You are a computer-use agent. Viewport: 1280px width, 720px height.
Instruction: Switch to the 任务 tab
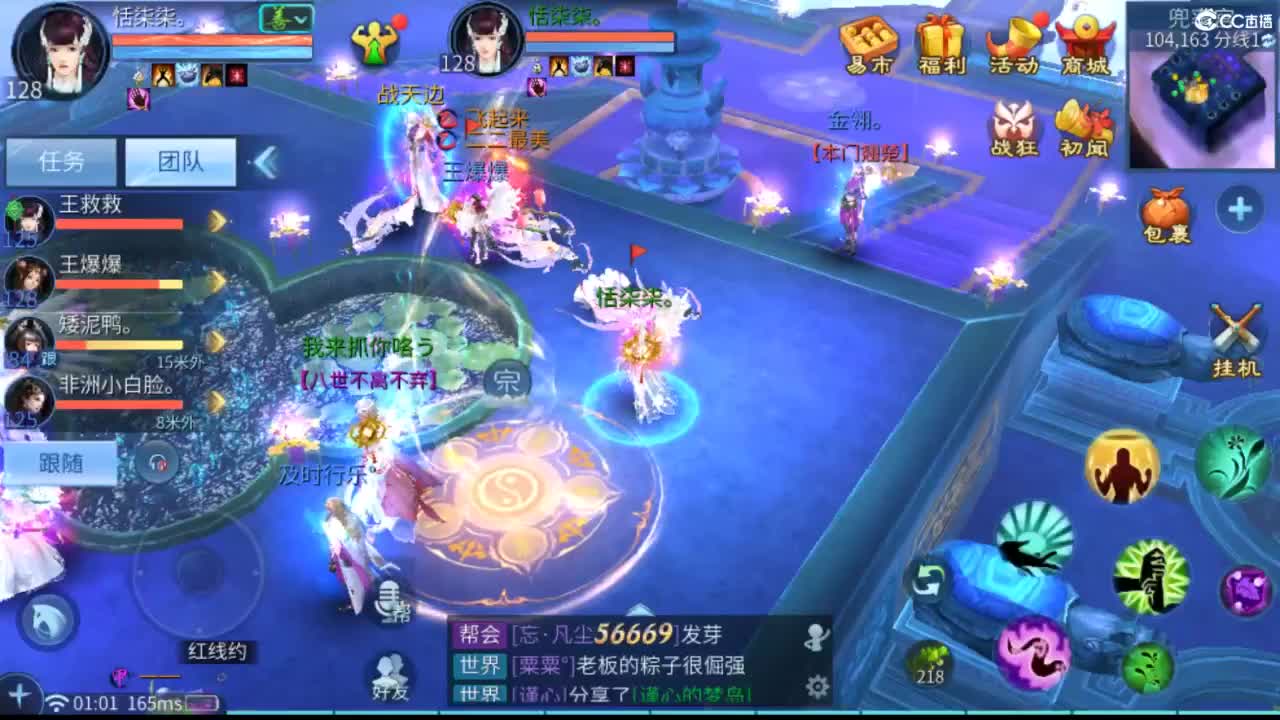(x=62, y=160)
